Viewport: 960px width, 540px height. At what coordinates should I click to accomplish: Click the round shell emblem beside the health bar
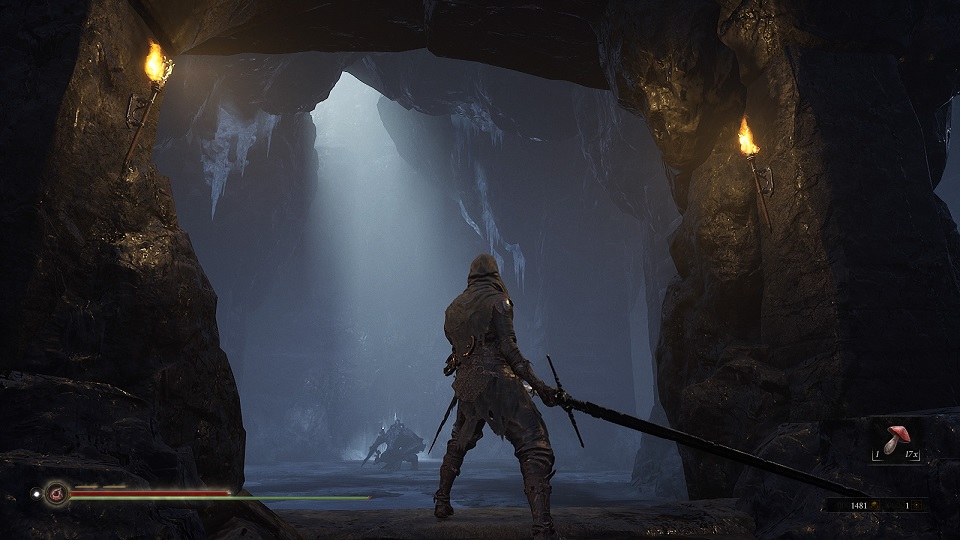[x=56, y=493]
